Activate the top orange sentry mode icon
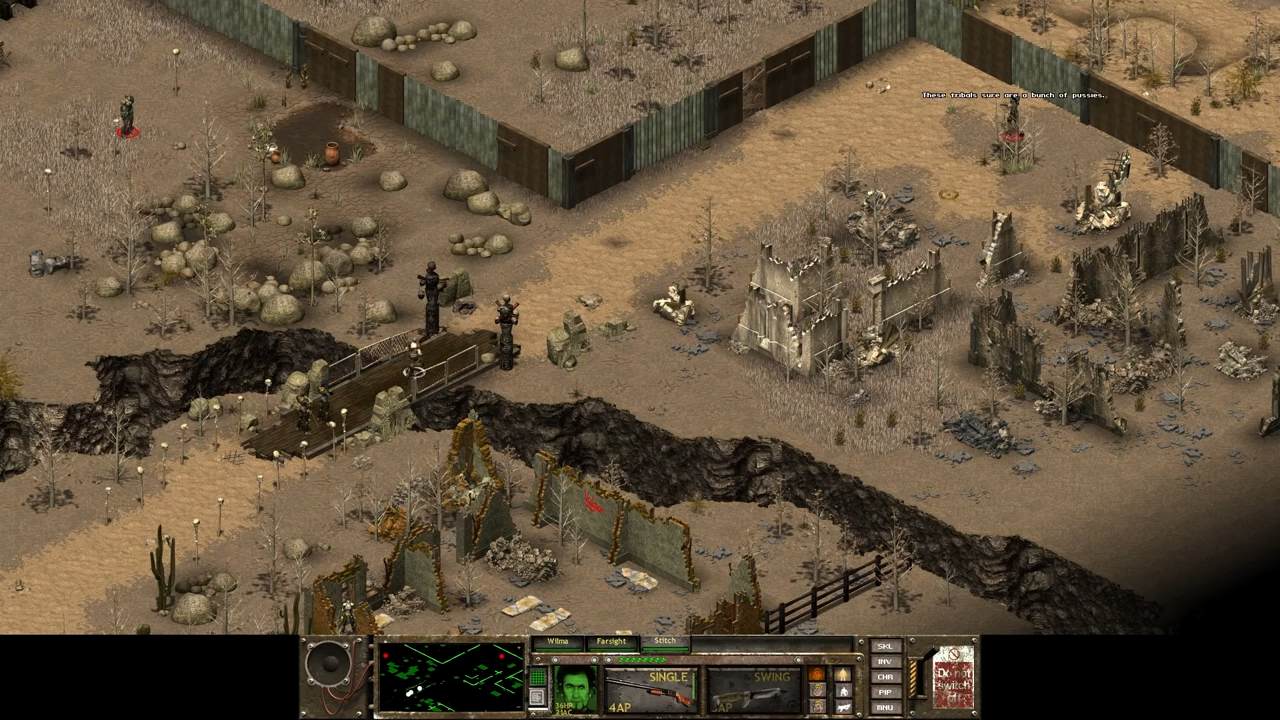1280x720 pixels. point(817,674)
